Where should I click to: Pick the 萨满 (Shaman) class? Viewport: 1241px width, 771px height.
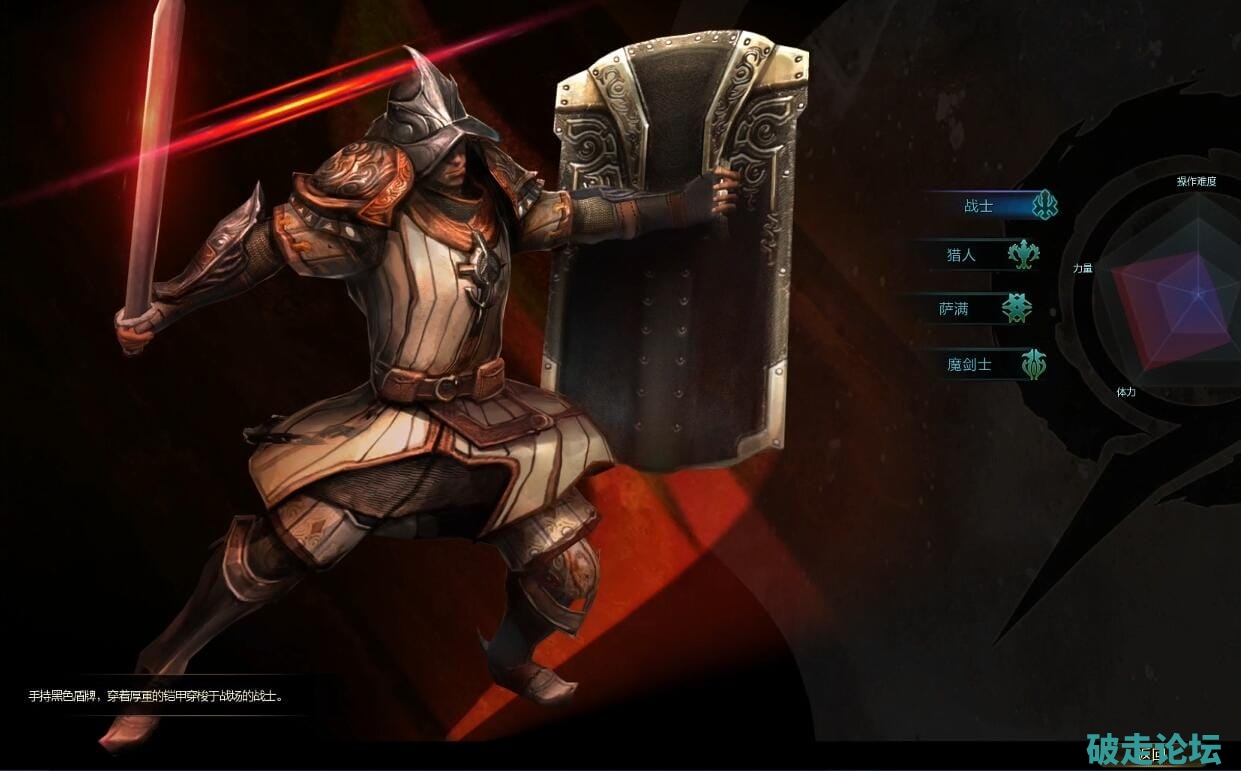pyautogui.click(x=955, y=309)
